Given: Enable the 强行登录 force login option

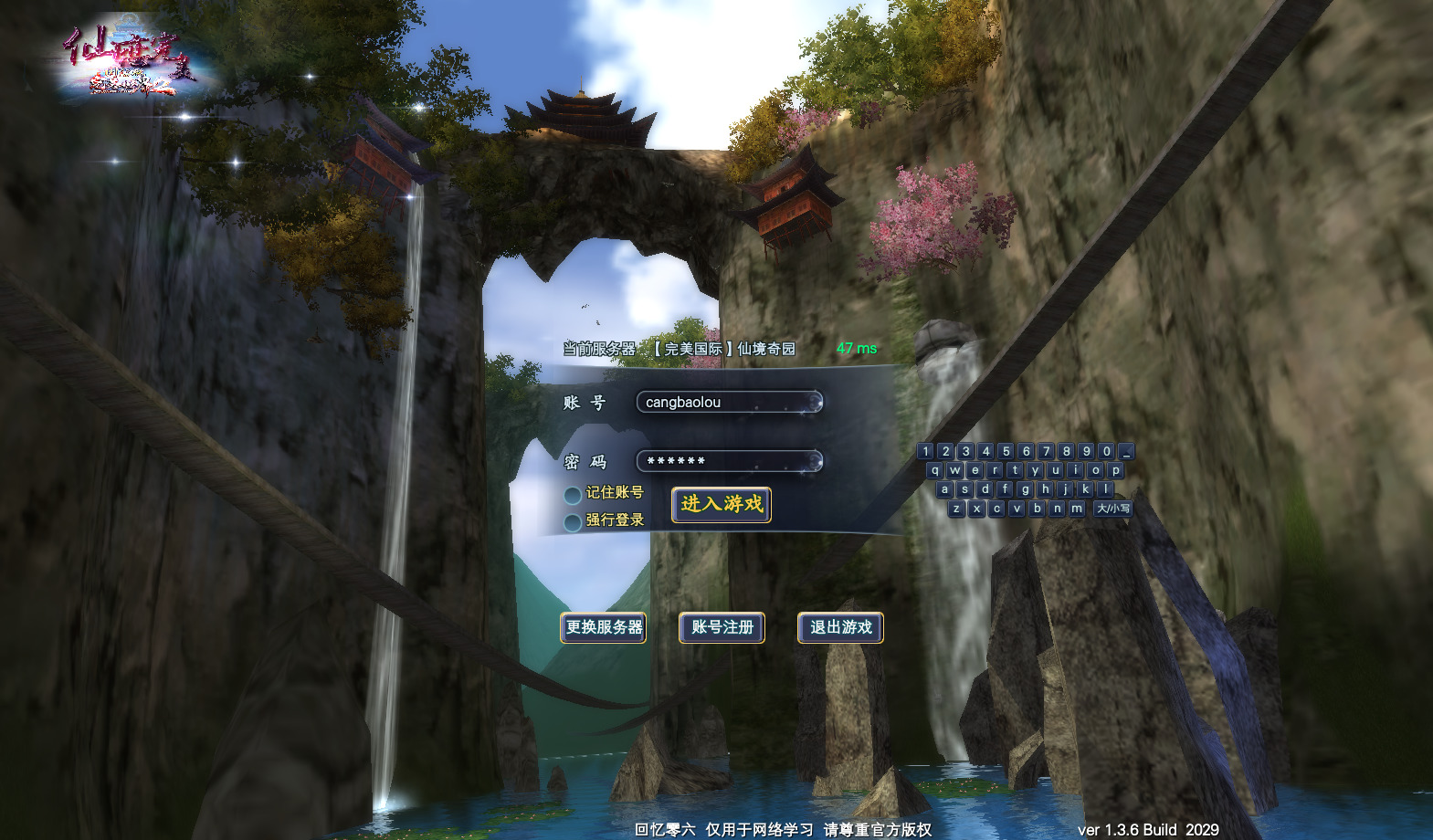Looking at the screenshot, I should coord(573,522).
